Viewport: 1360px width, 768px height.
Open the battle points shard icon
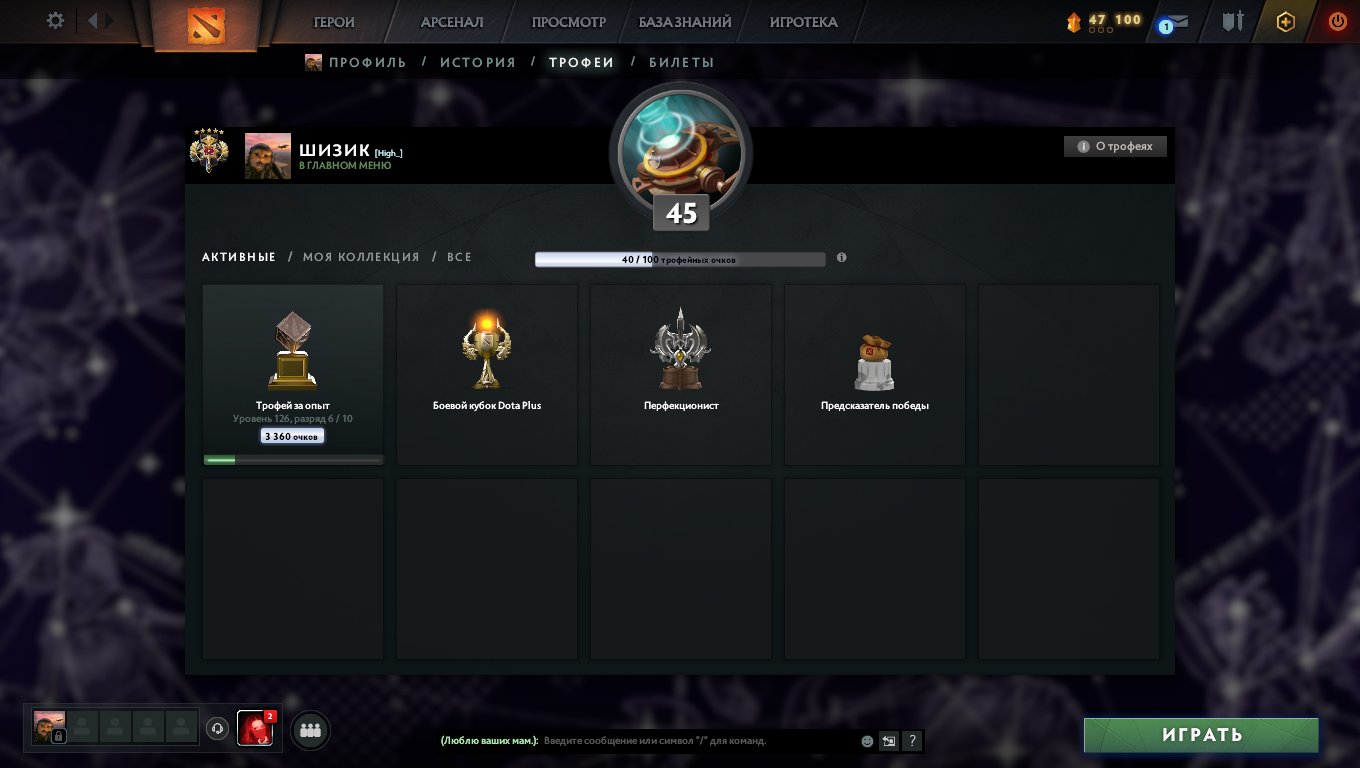pyautogui.click(x=1075, y=20)
